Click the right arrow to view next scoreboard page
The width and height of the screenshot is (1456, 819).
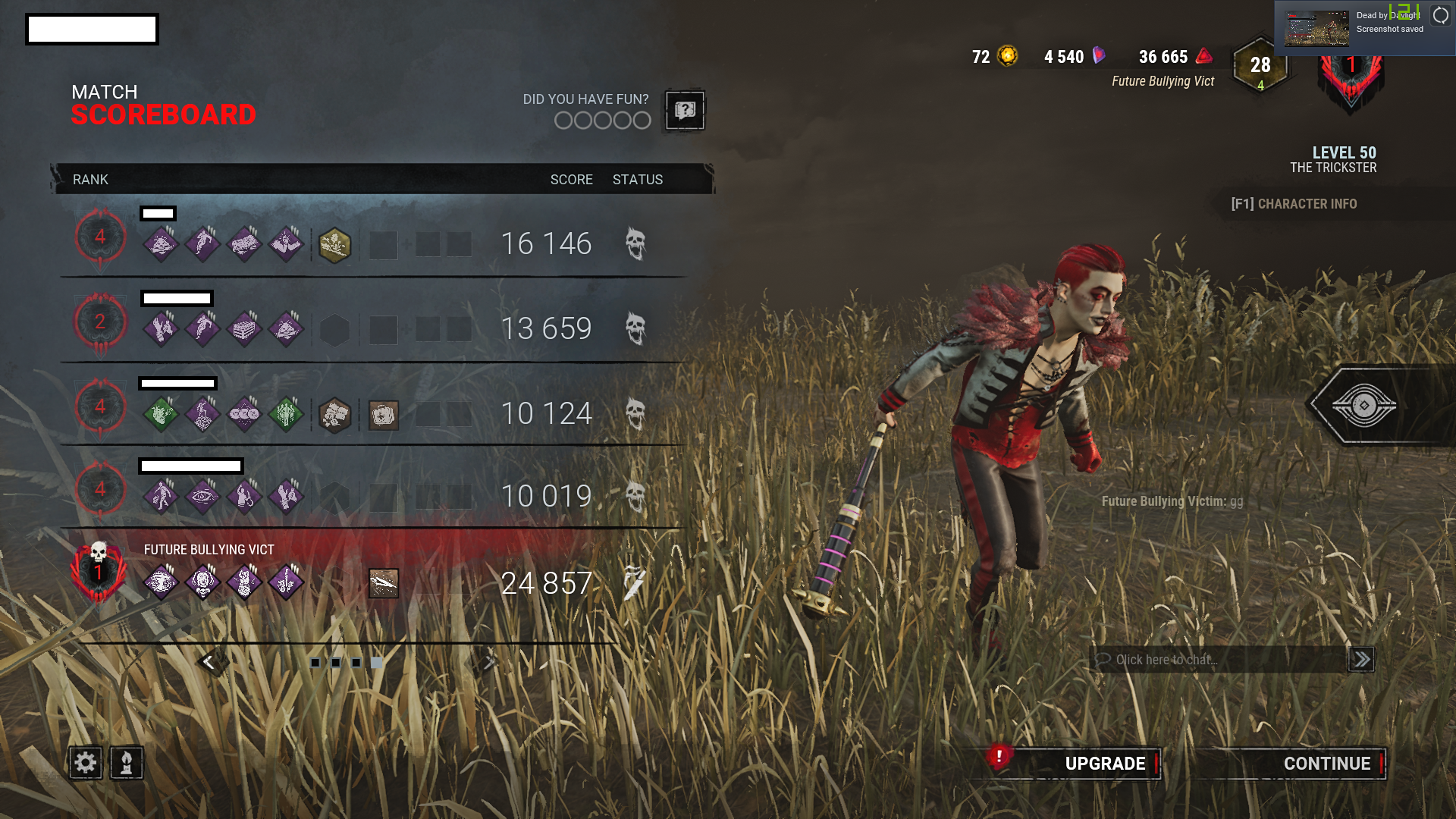[488, 661]
